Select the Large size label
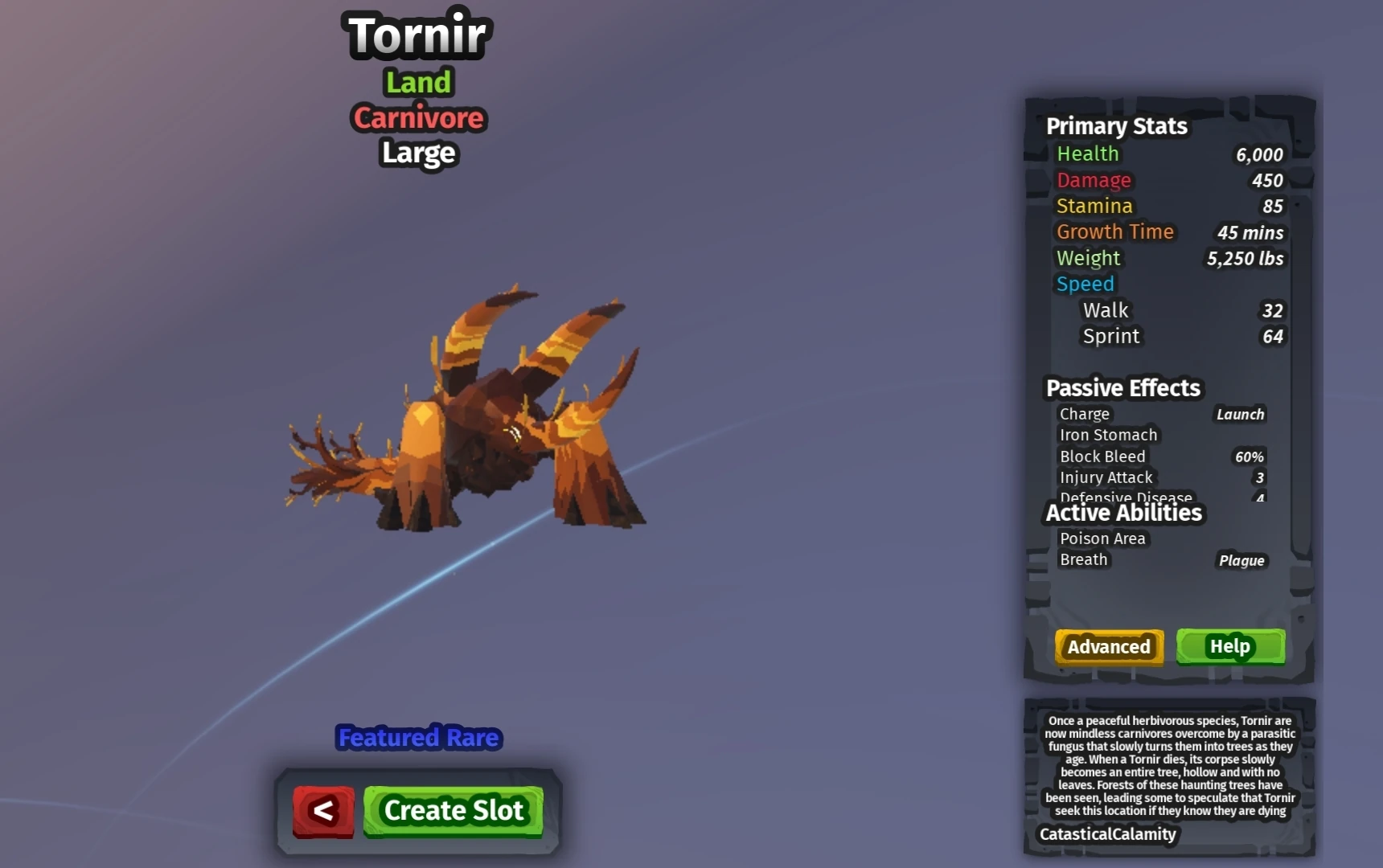The height and width of the screenshot is (868, 1383). pos(417,154)
